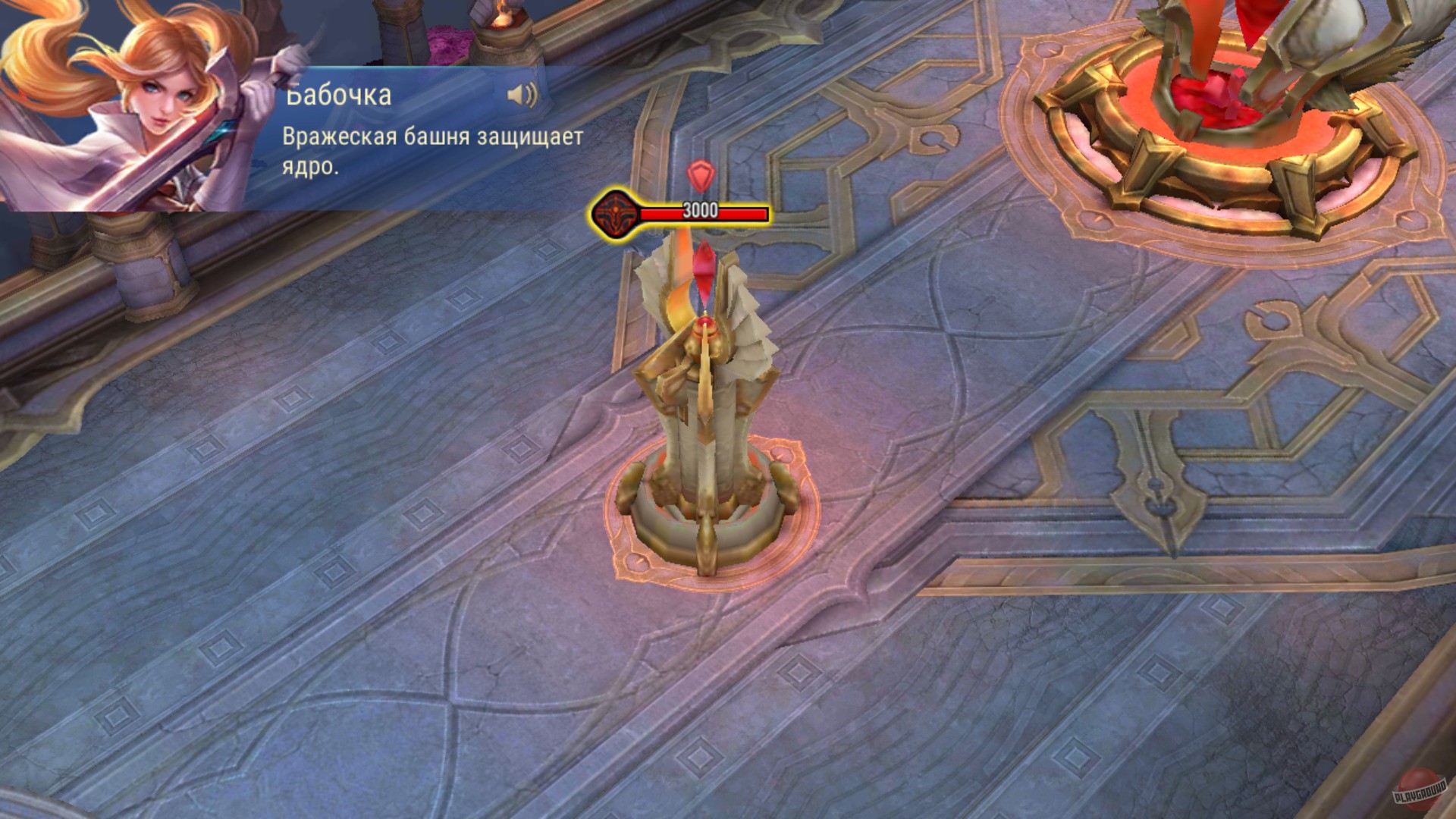The image size is (1456, 819).
Task: Click the red crystal atop the enemy tower
Action: tap(705, 281)
